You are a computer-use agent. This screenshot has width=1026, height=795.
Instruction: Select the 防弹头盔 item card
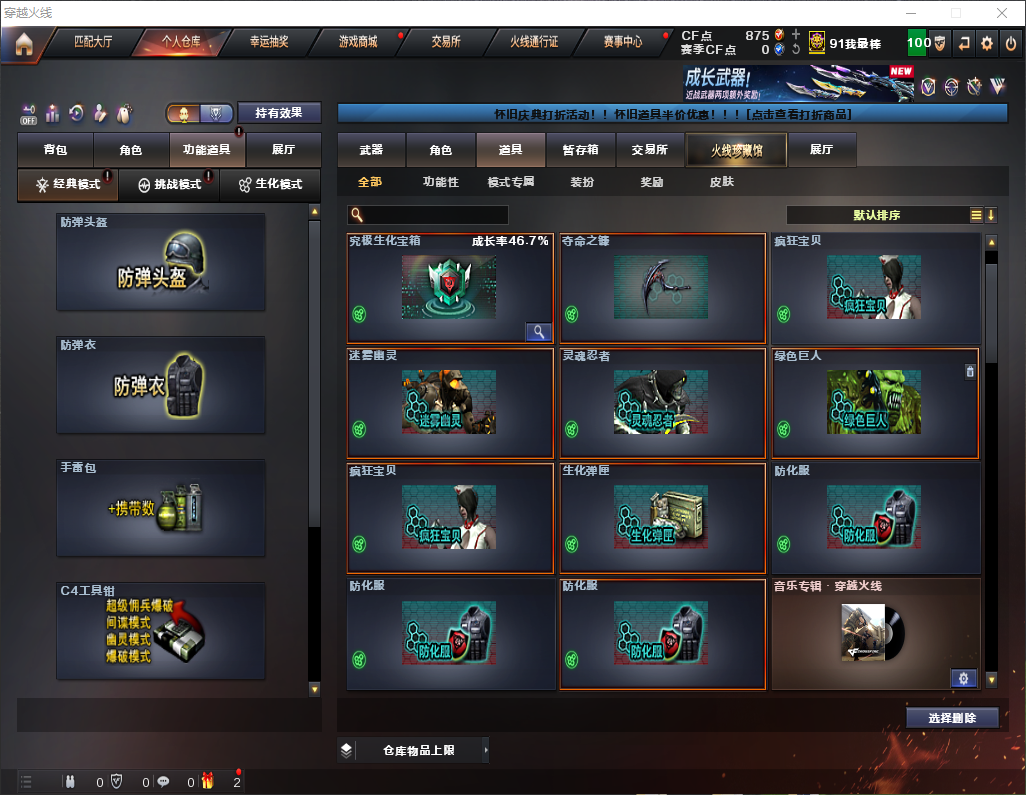click(x=161, y=262)
